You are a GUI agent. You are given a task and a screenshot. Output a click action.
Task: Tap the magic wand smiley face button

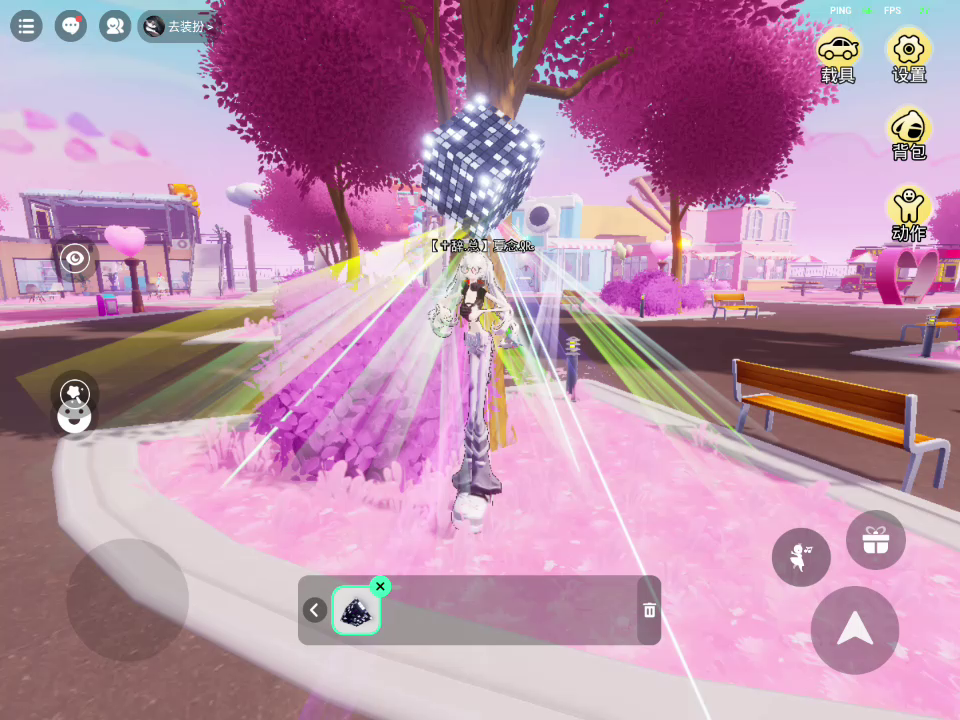tap(75, 404)
